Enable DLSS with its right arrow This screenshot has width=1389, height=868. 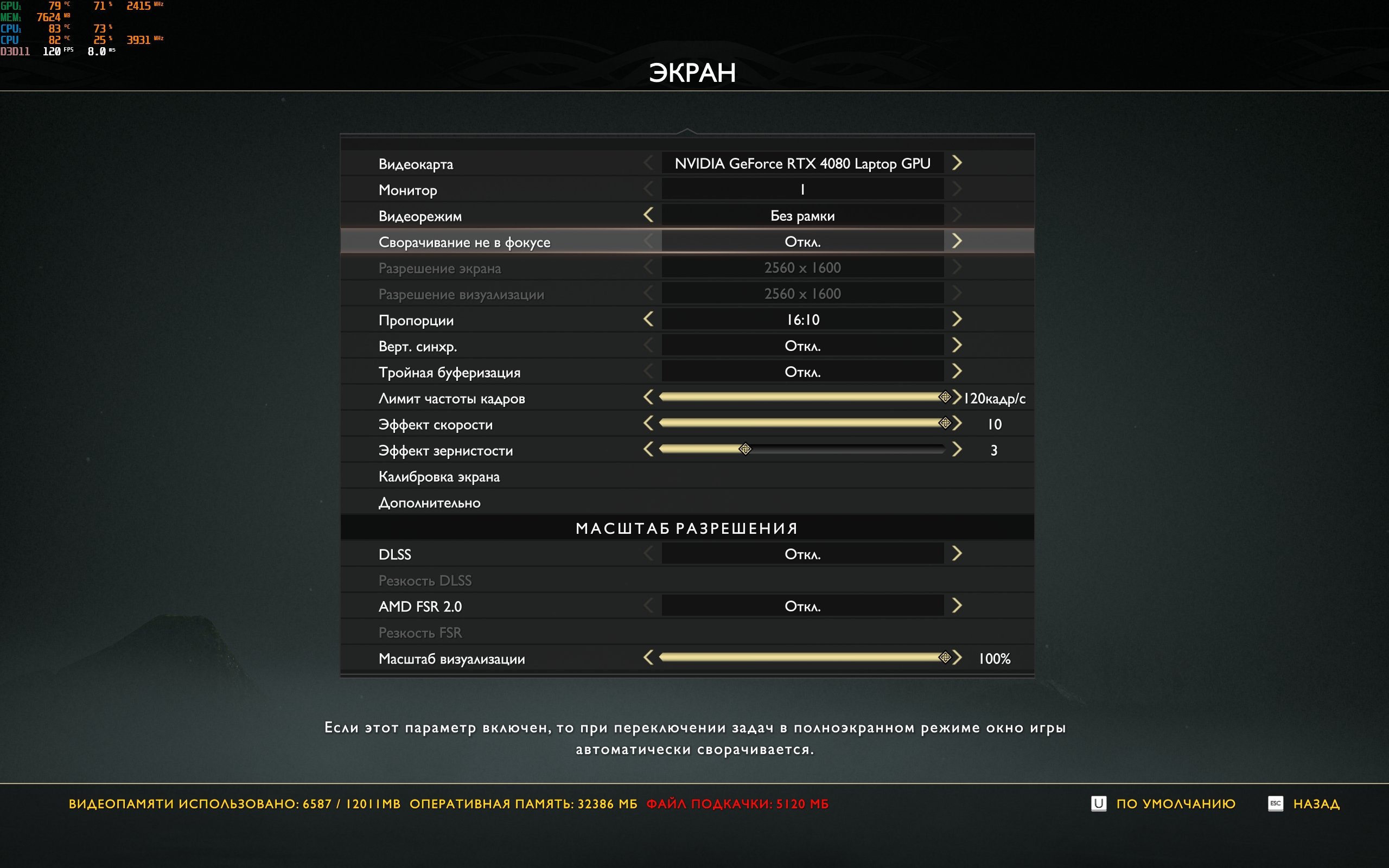point(956,554)
